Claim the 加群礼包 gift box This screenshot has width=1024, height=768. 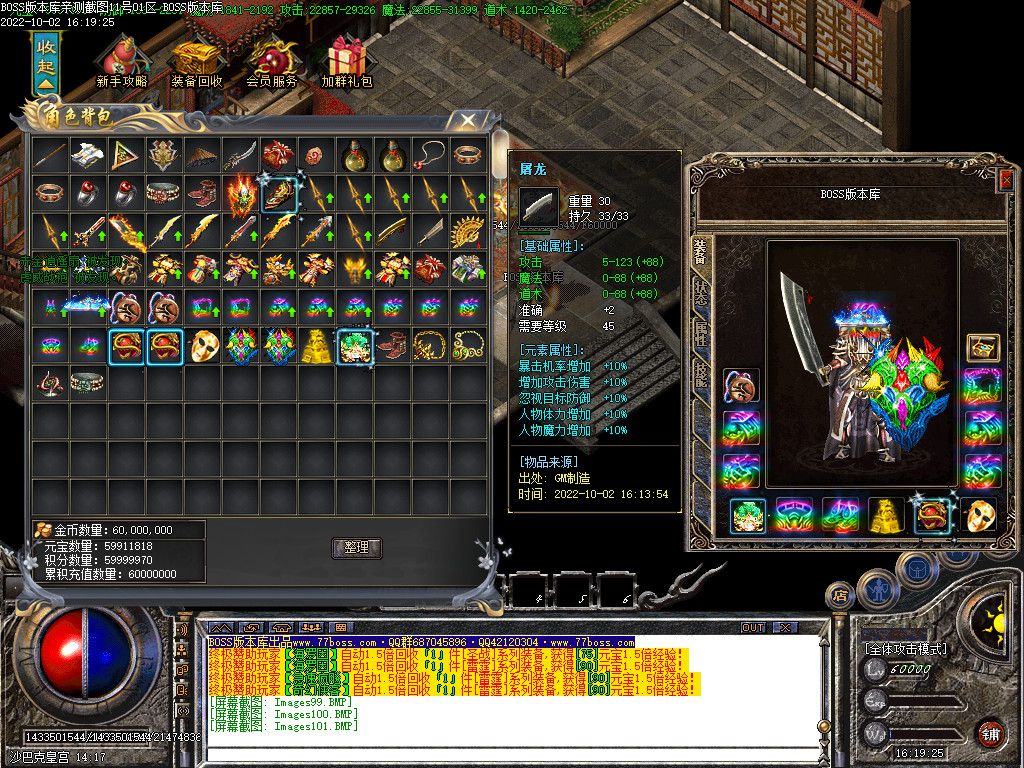click(x=347, y=61)
